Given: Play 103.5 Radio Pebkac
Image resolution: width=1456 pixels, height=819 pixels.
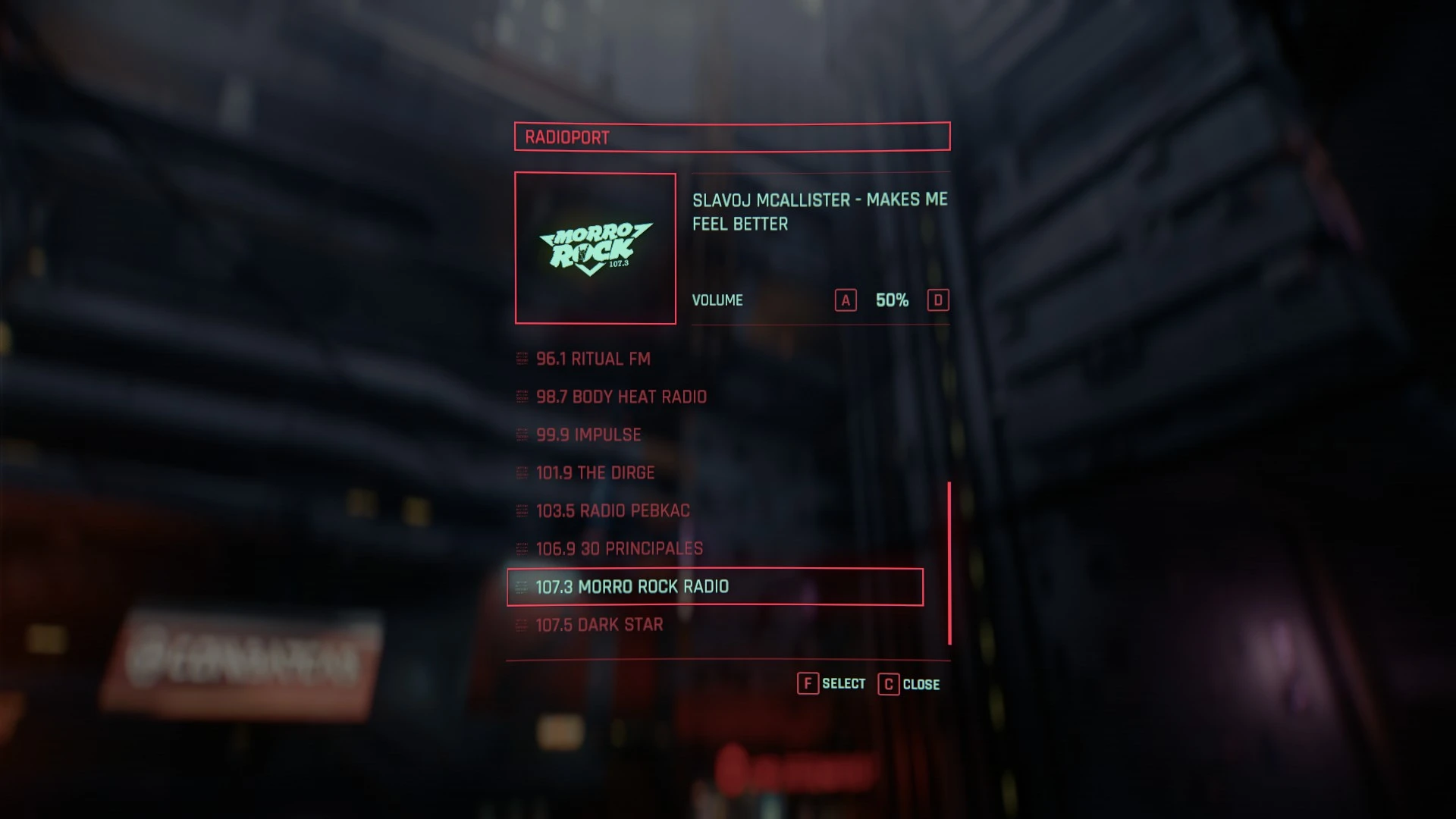Looking at the screenshot, I should [613, 510].
